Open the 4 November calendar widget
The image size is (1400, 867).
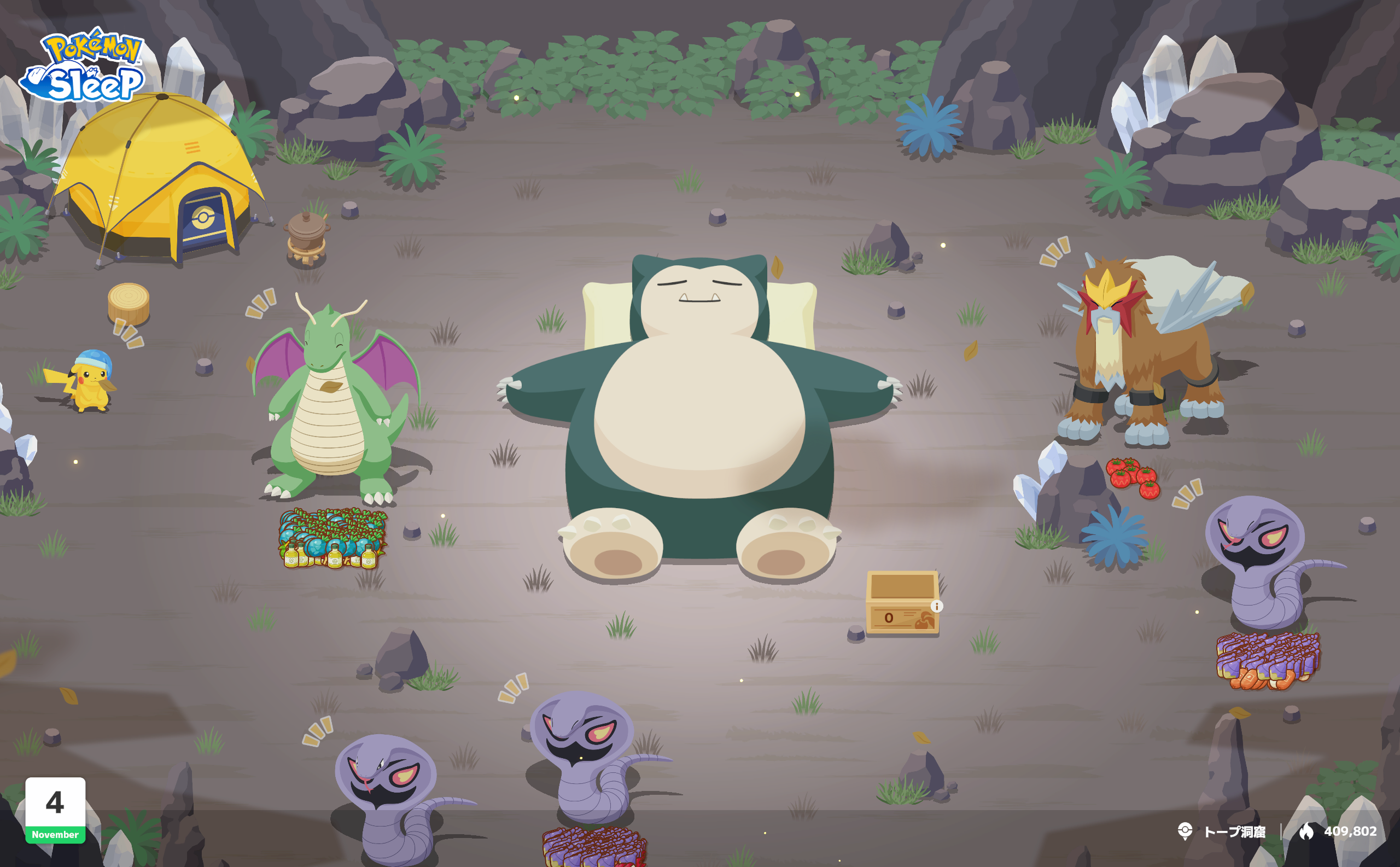[x=55, y=810]
